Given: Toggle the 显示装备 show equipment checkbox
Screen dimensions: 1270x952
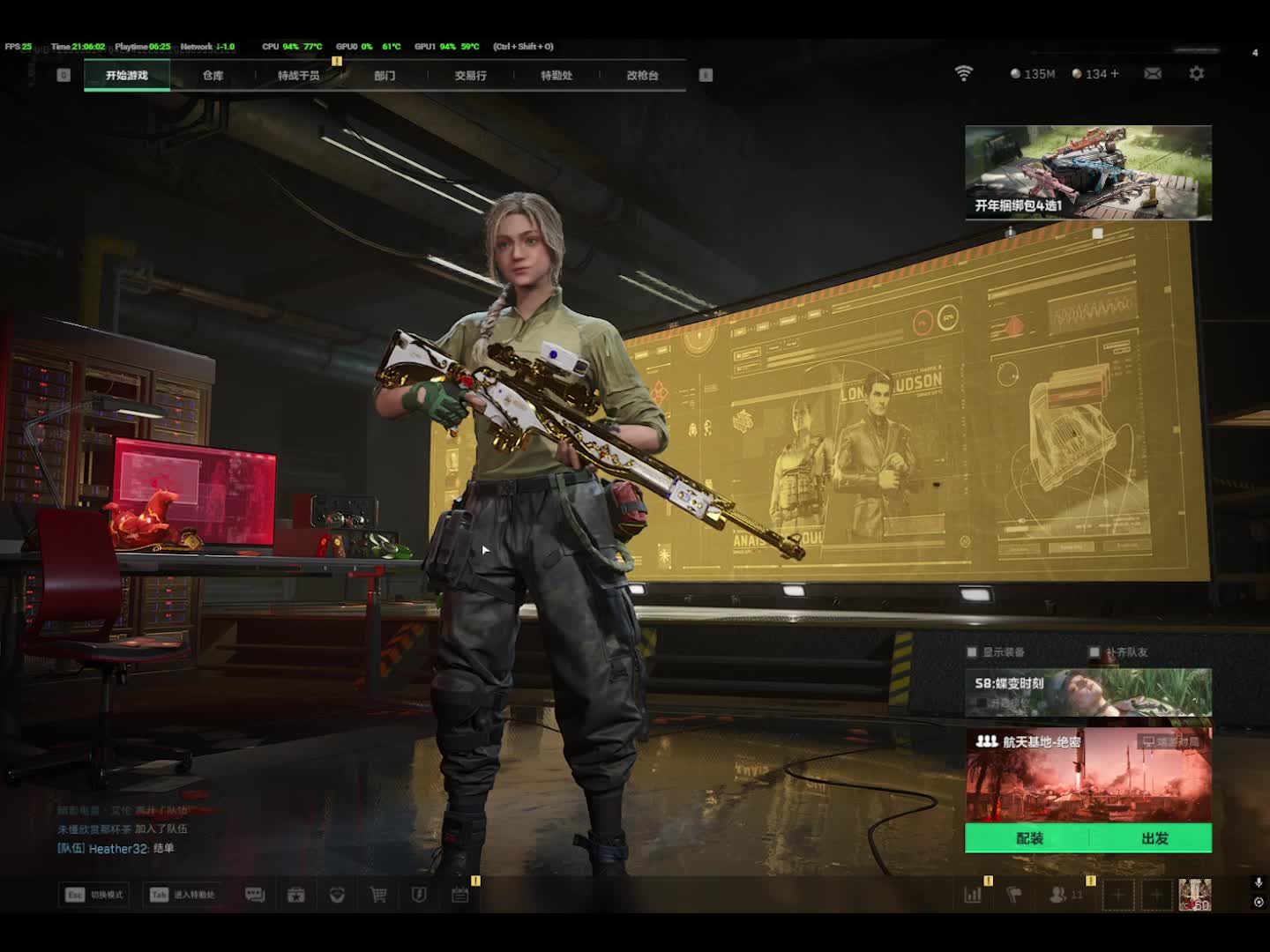Looking at the screenshot, I should 972,652.
